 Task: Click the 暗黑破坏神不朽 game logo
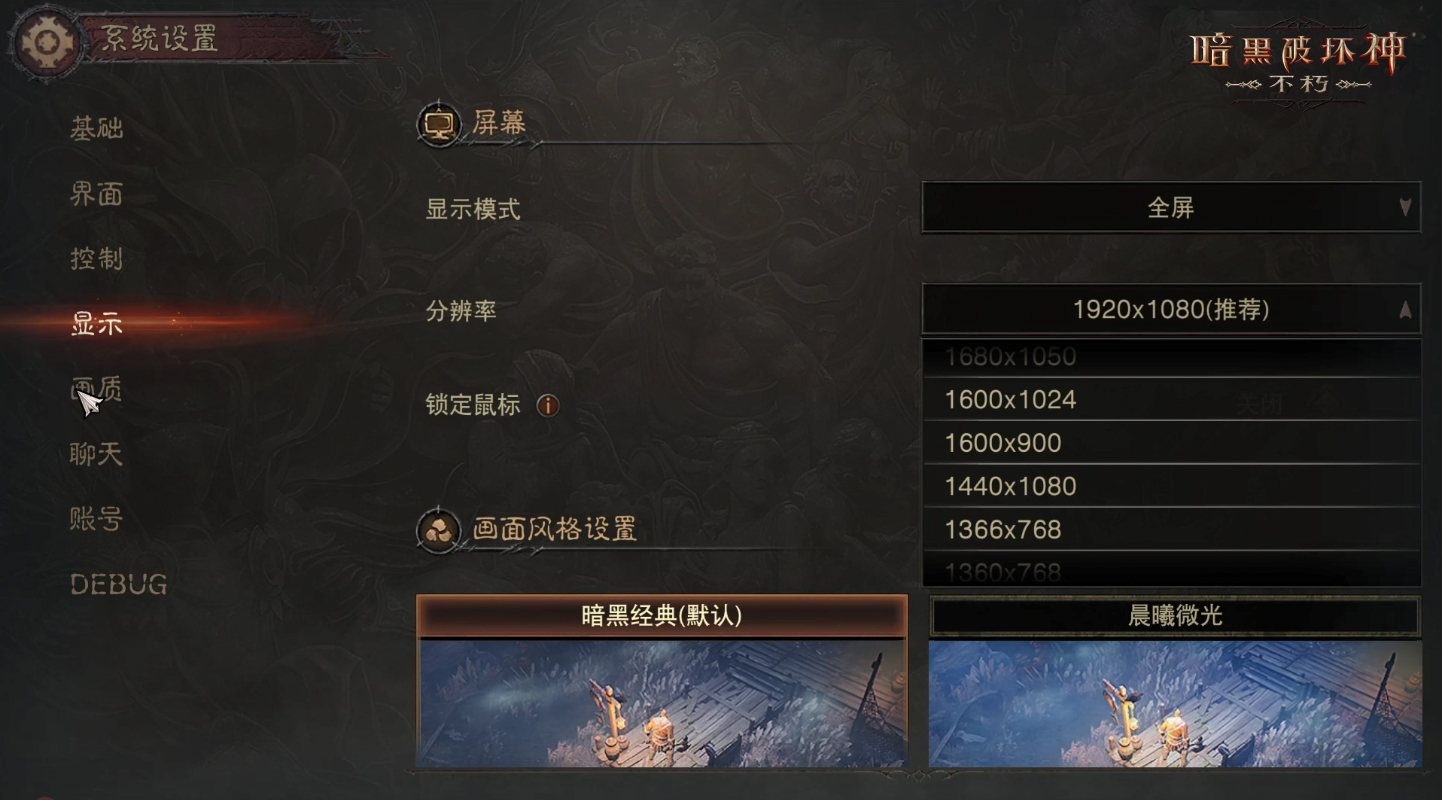tap(1297, 60)
